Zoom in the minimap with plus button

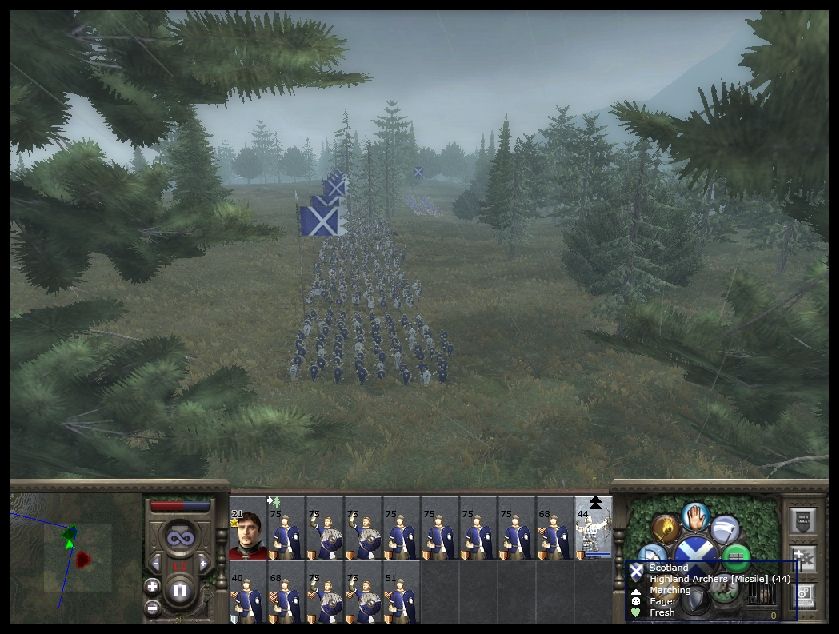(x=152, y=586)
